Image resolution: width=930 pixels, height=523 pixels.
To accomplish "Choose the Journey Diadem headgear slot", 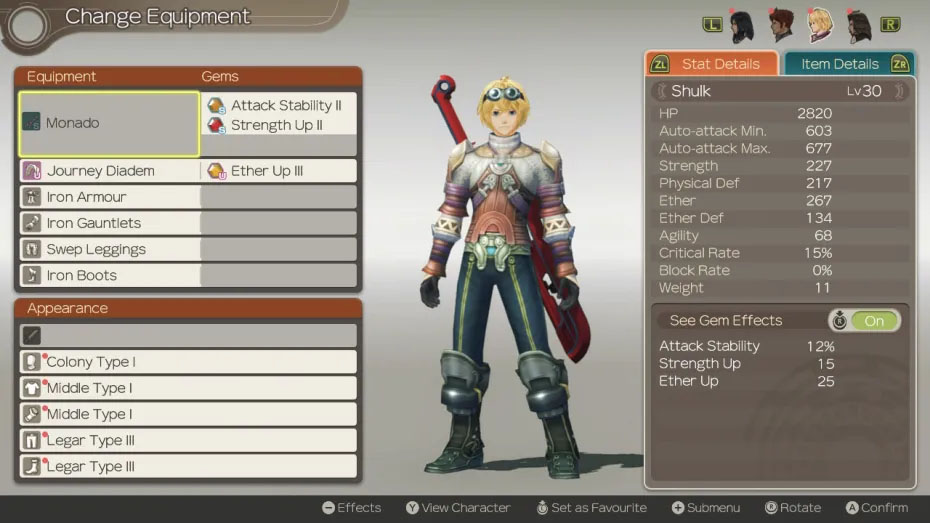I will tap(109, 171).
